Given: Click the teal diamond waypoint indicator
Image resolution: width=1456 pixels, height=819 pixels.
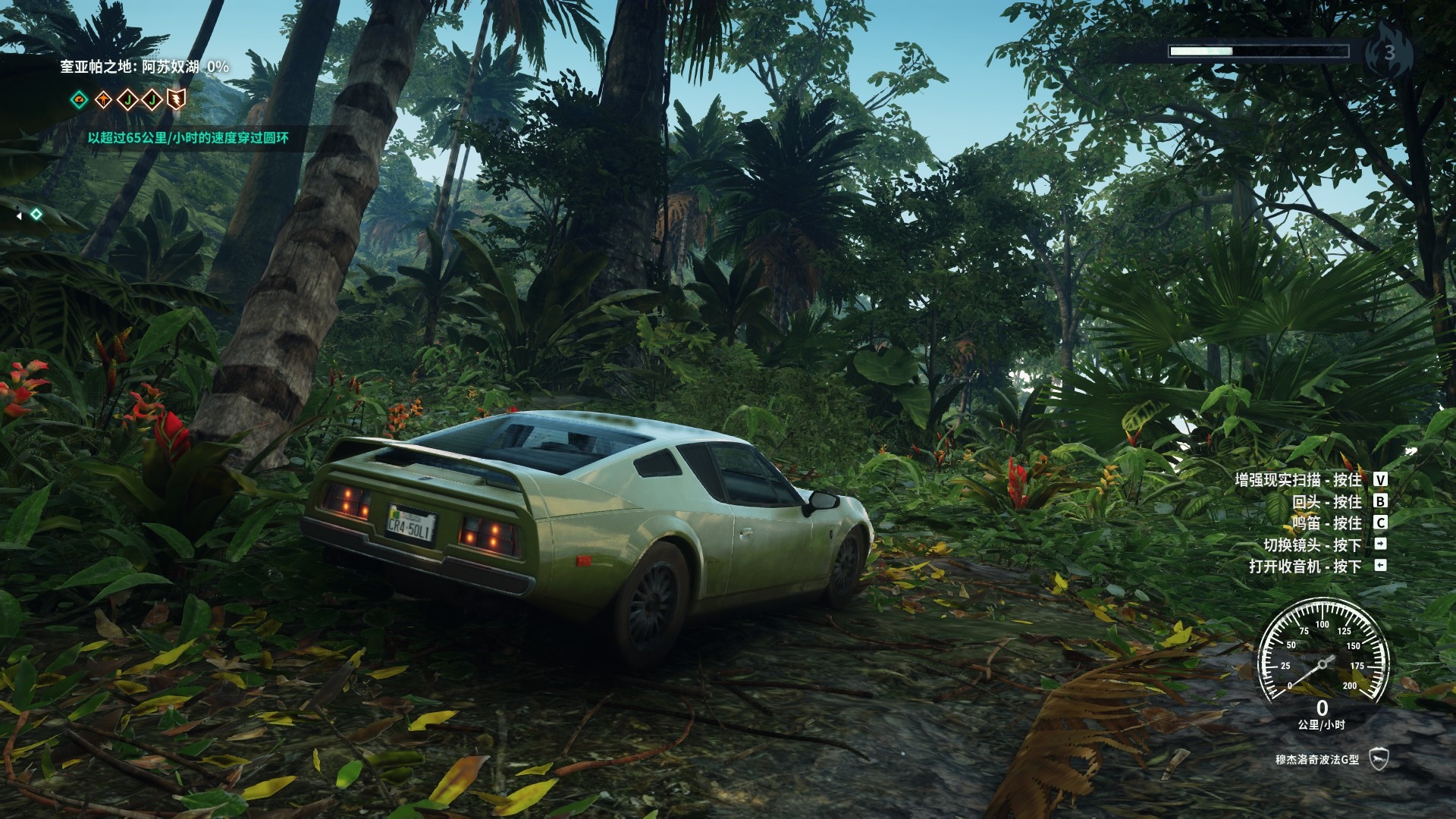Looking at the screenshot, I should tap(36, 215).
